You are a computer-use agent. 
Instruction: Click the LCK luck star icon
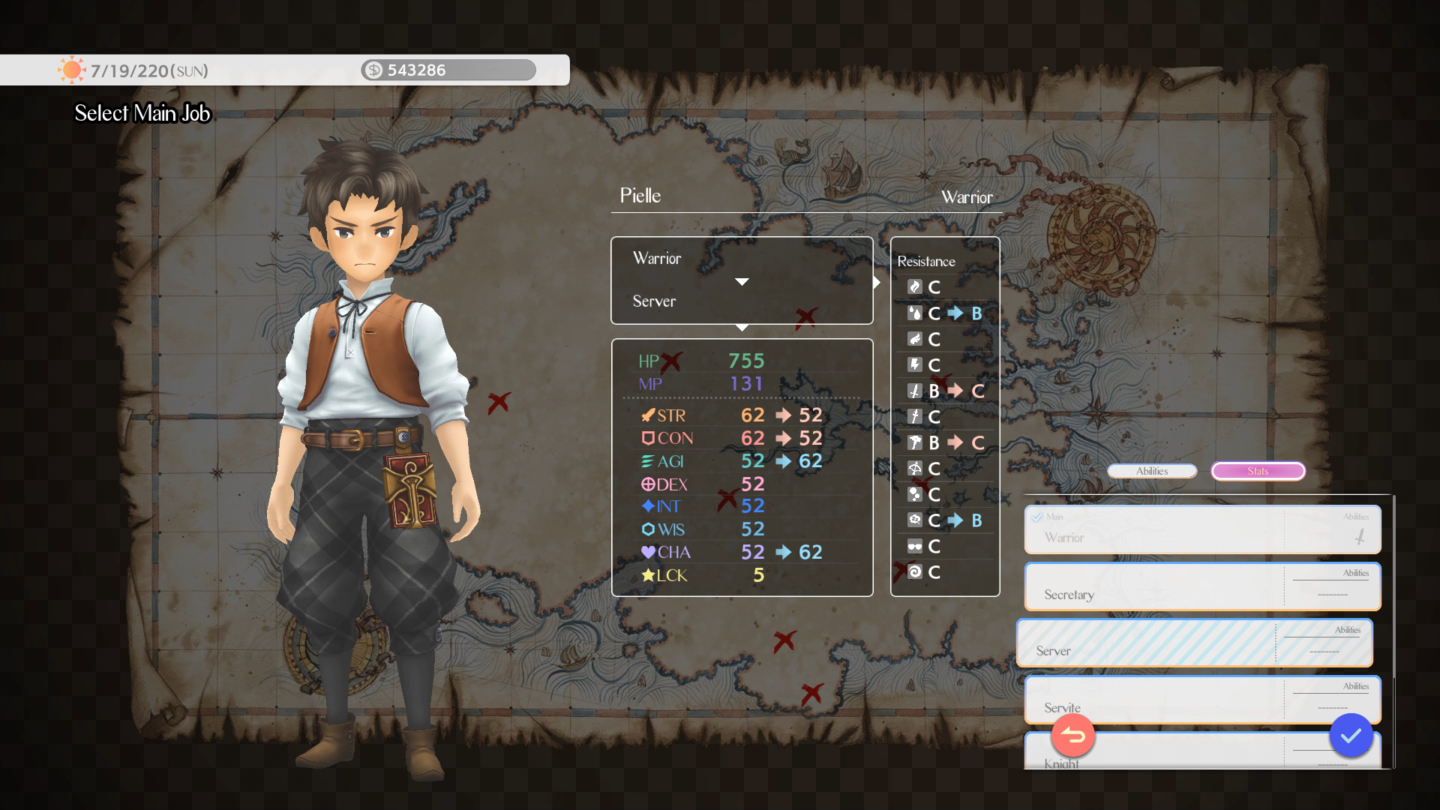pyautogui.click(x=650, y=575)
